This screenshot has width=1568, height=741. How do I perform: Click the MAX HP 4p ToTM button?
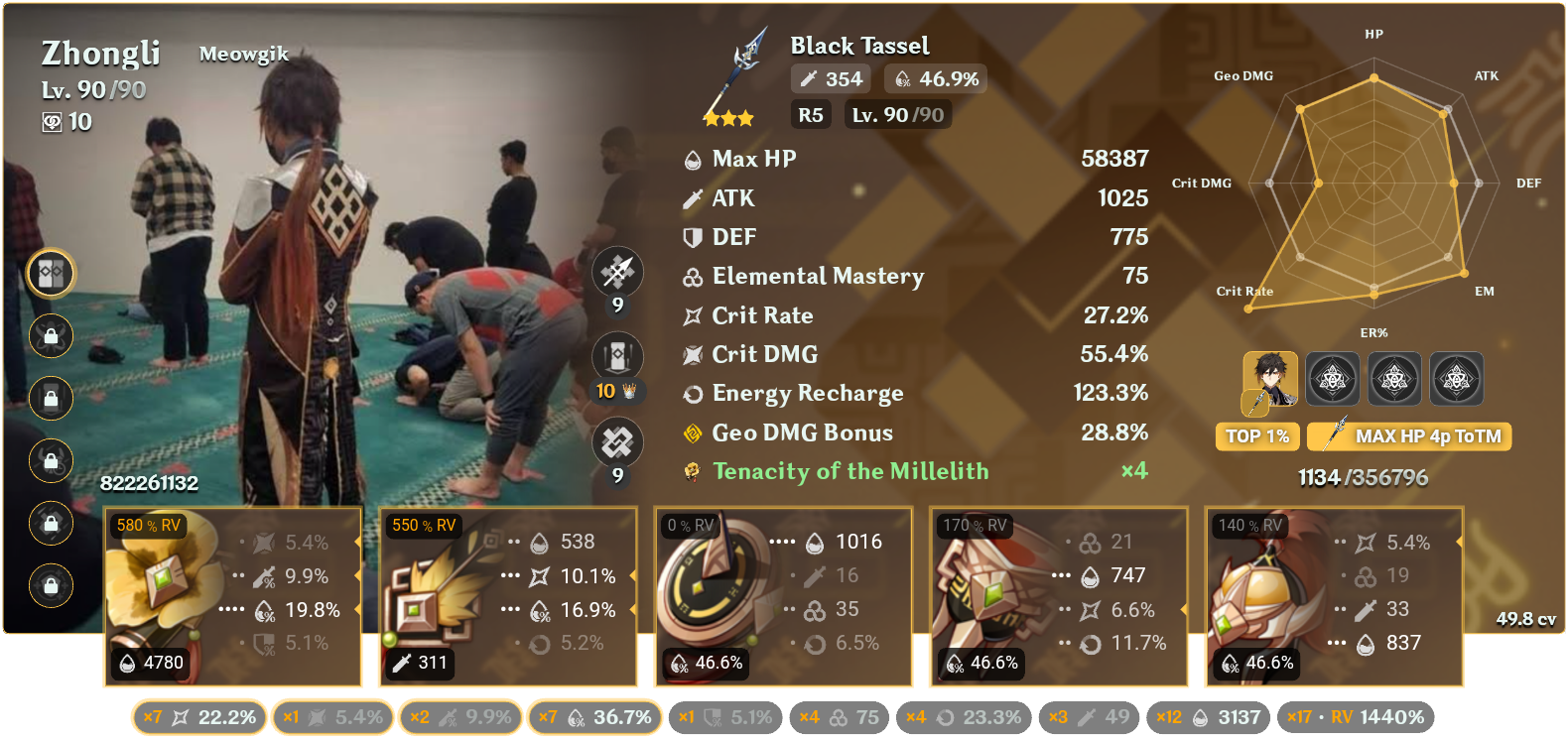click(x=1408, y=435)
